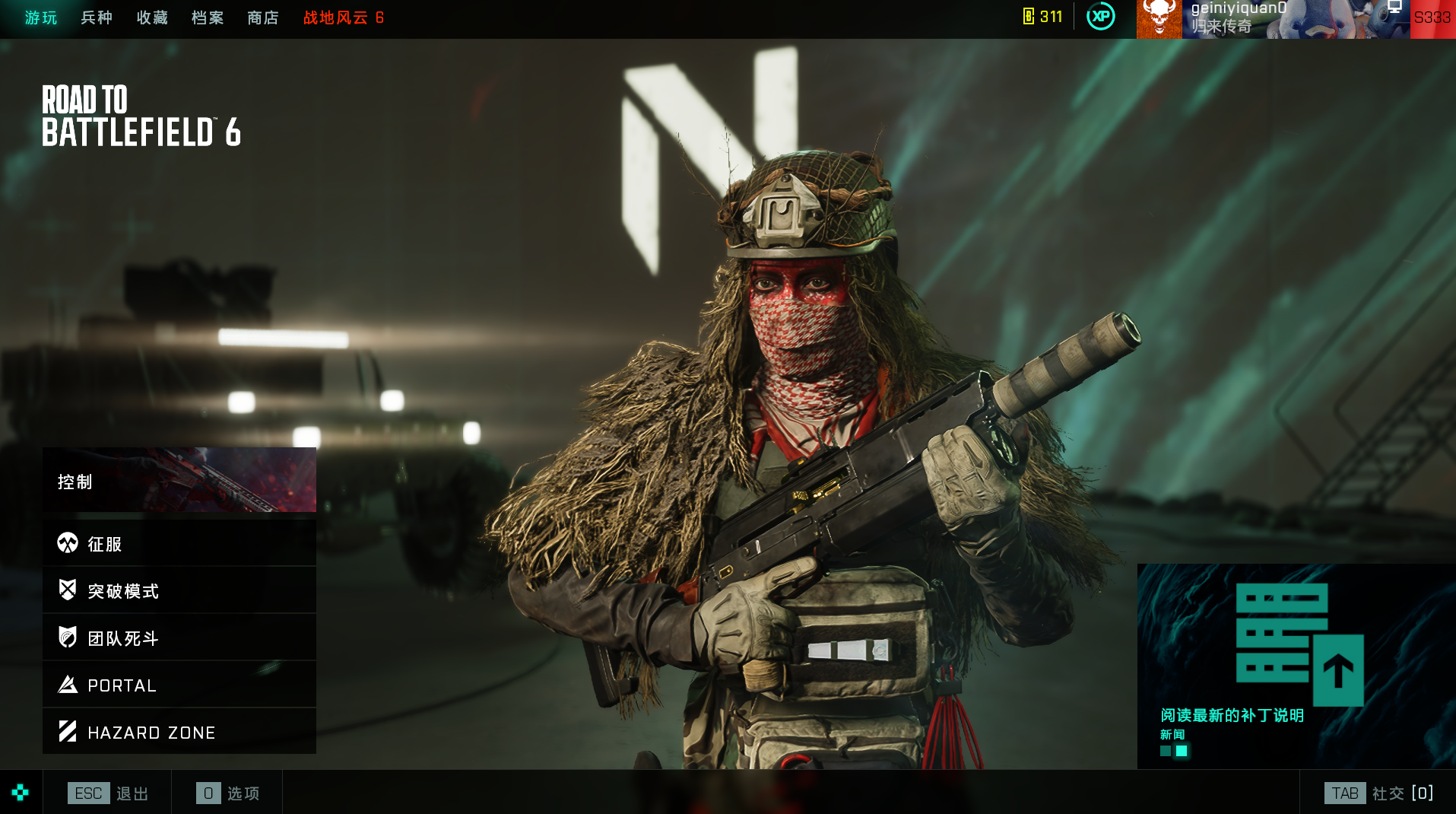Image resolution: width=1456 pixels, height=814 pixels.
Task: Switch to the 游玩 tab
Action: (x=41, y=17)
